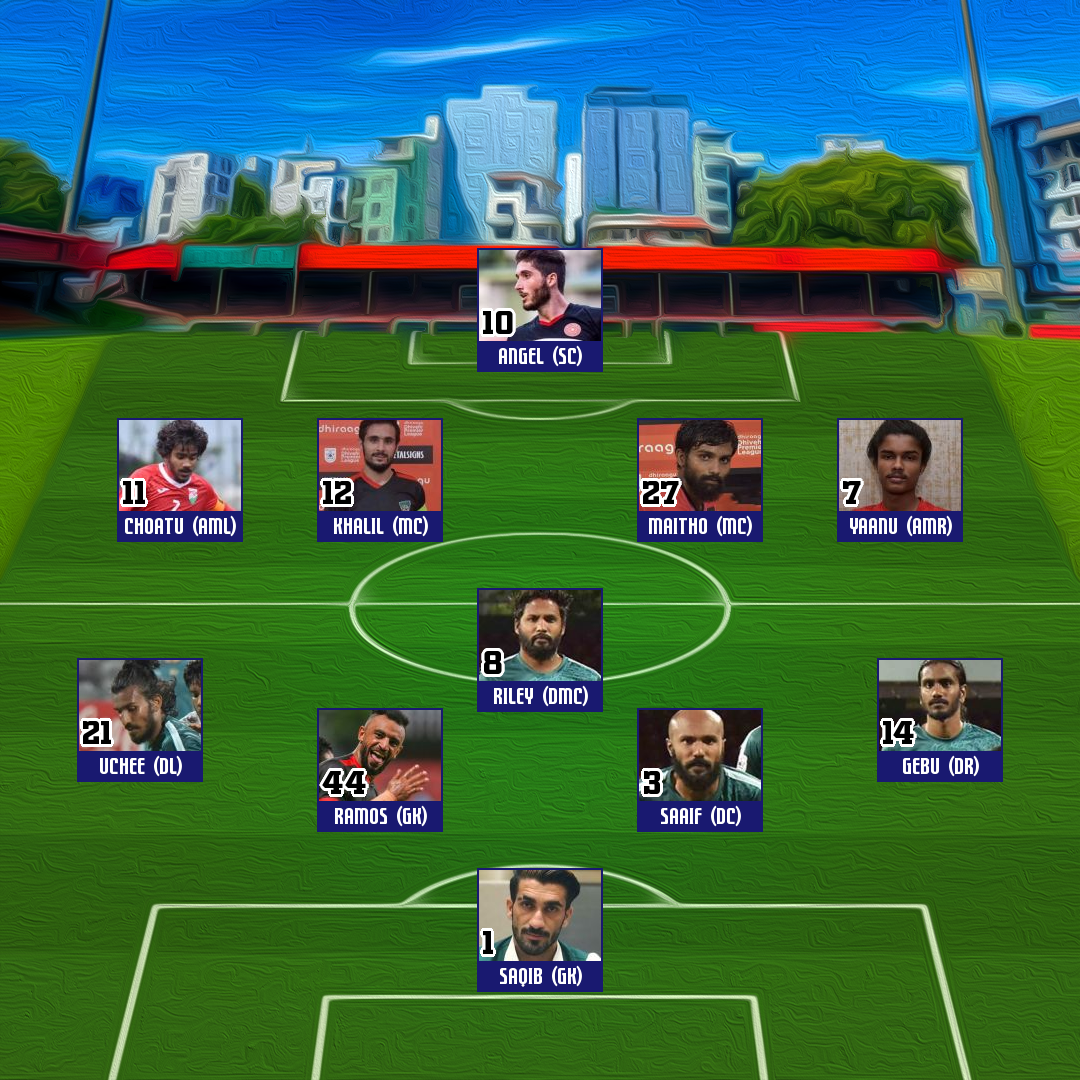This screenshot has width=1080, height=1080.
Task: Select striker Angel's player card
Action: (540, 310)
